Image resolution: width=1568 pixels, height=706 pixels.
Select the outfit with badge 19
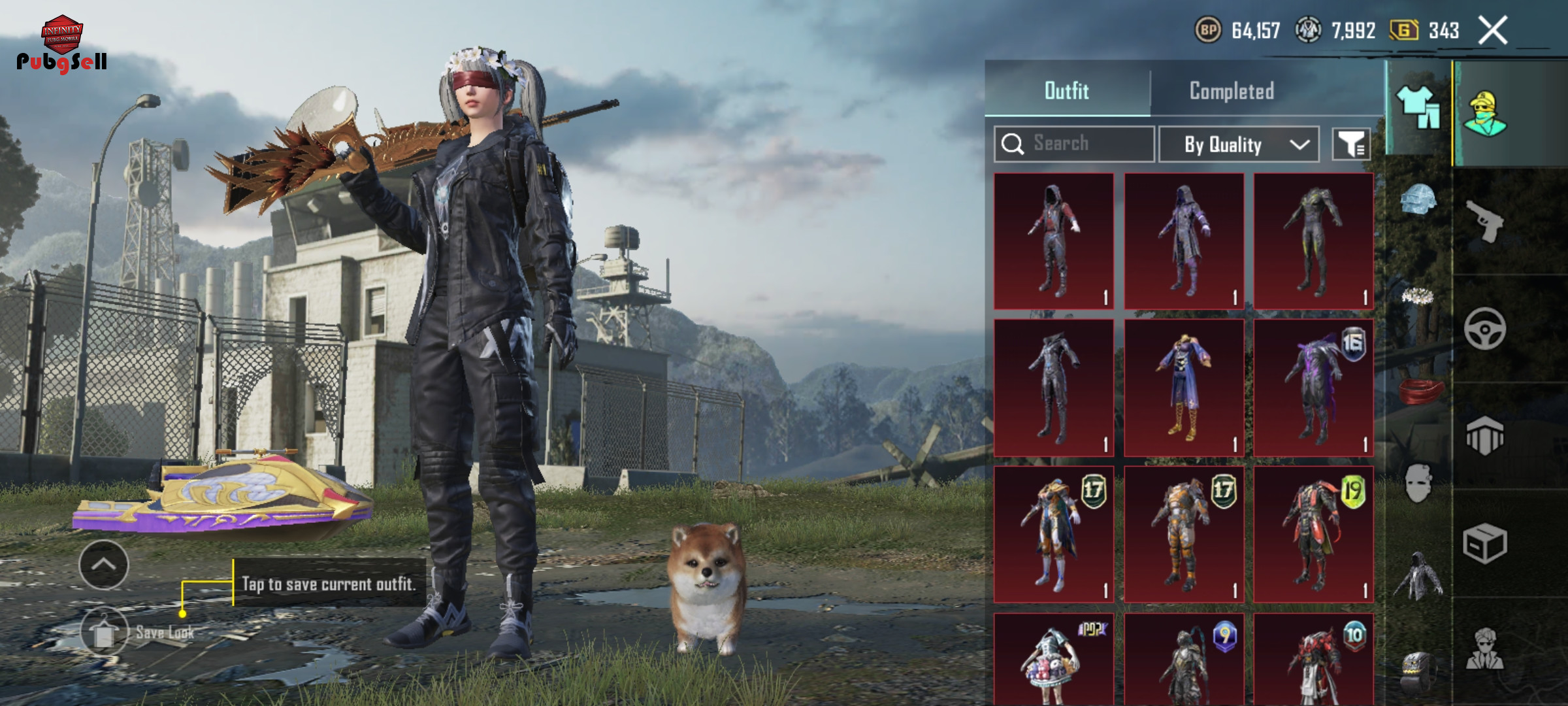[x=1313, y=534]
